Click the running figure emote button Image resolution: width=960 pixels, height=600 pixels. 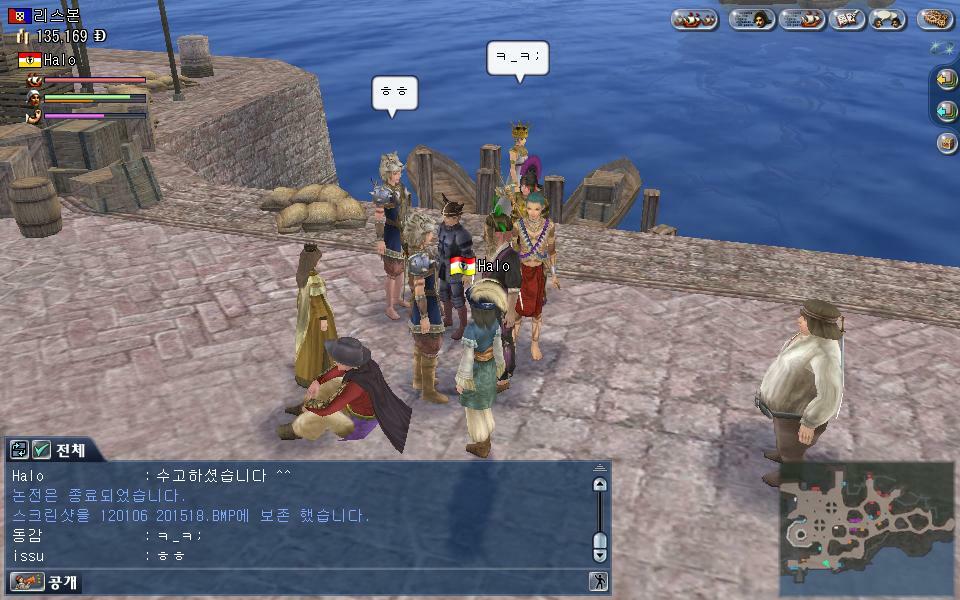click(x=598, y=581)
